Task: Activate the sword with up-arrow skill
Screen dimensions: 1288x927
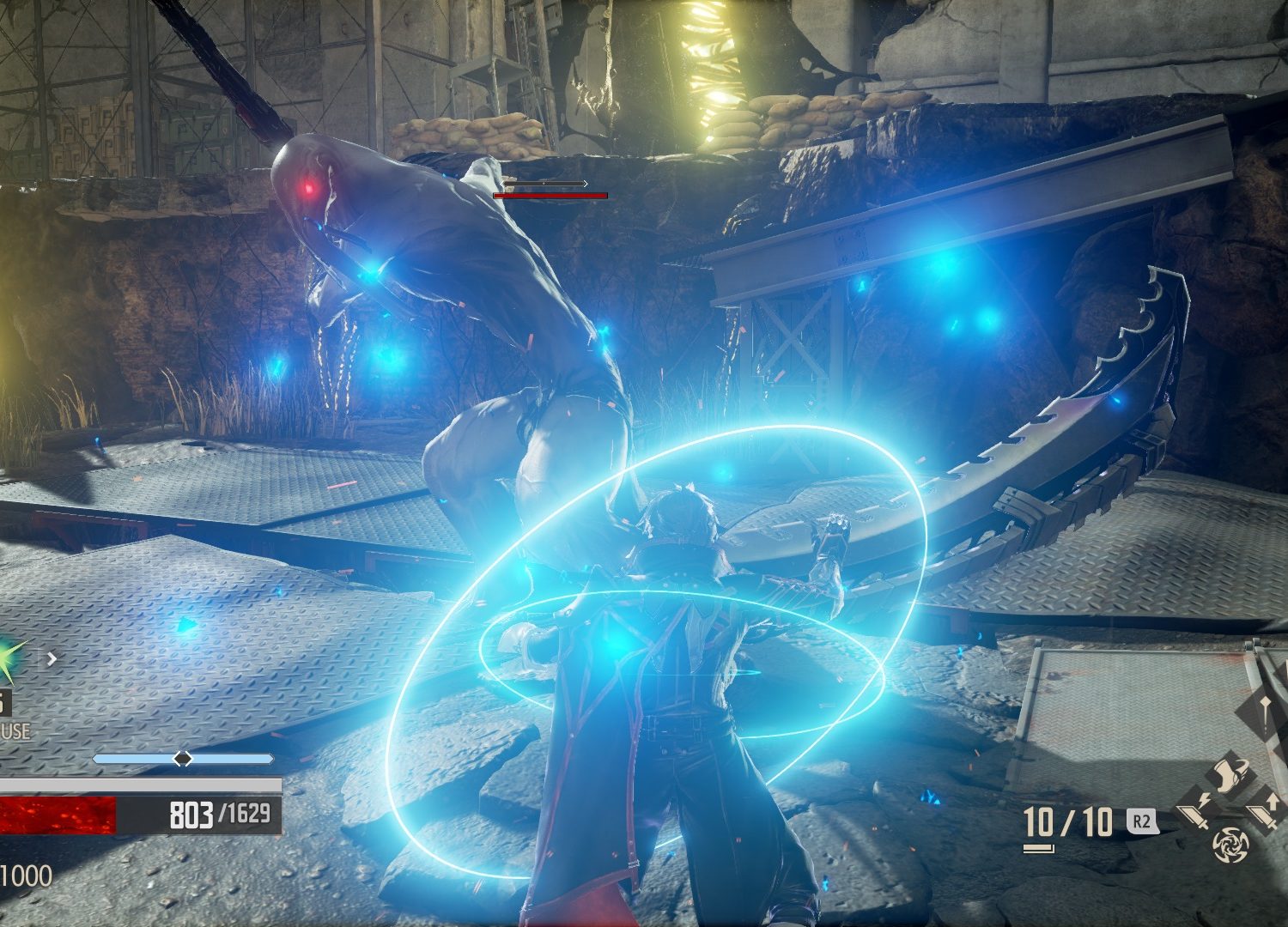Action: click(1264, 809)
